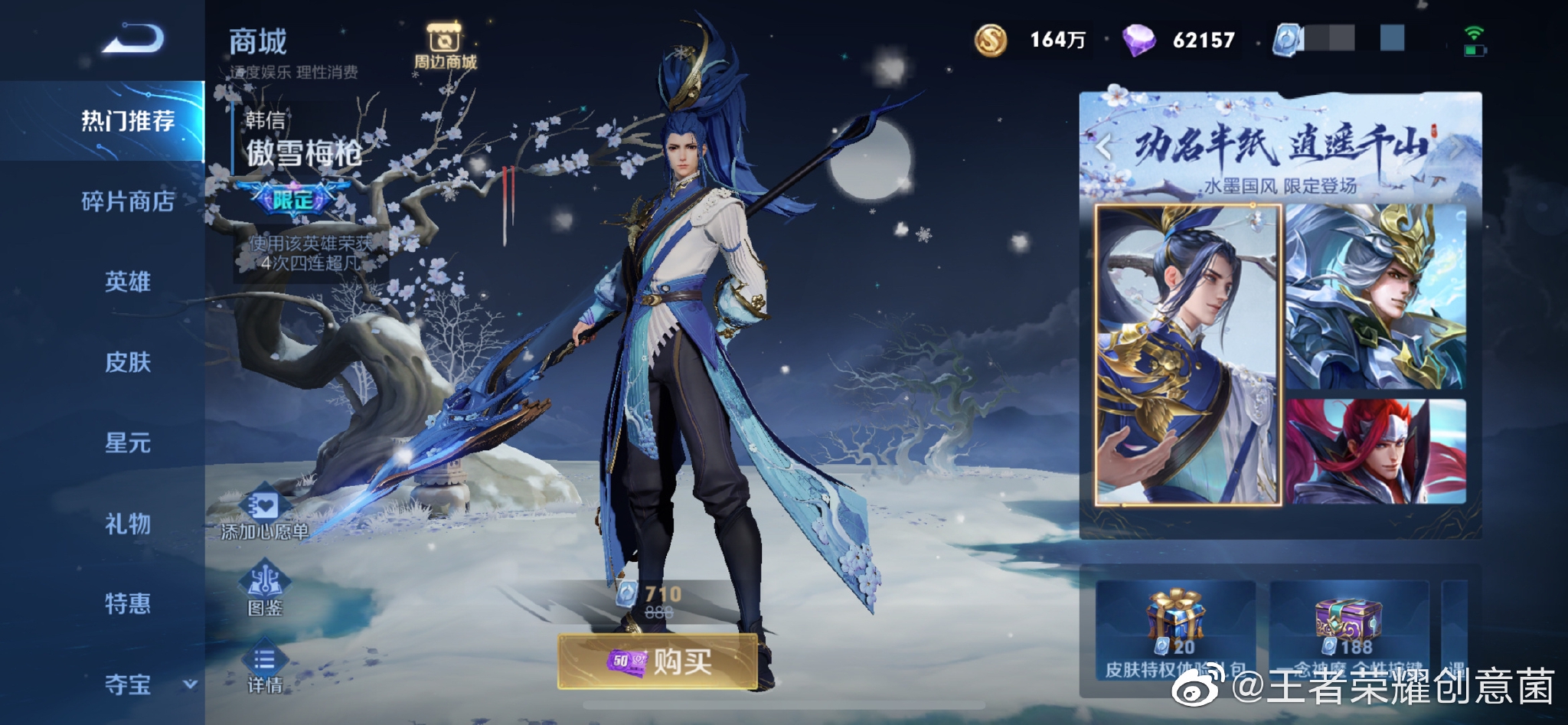Image resolution: width=1568 pixels, height=725 pixels.
Task: Click the purple diamond currency icon
Action: coord(1141,38)
